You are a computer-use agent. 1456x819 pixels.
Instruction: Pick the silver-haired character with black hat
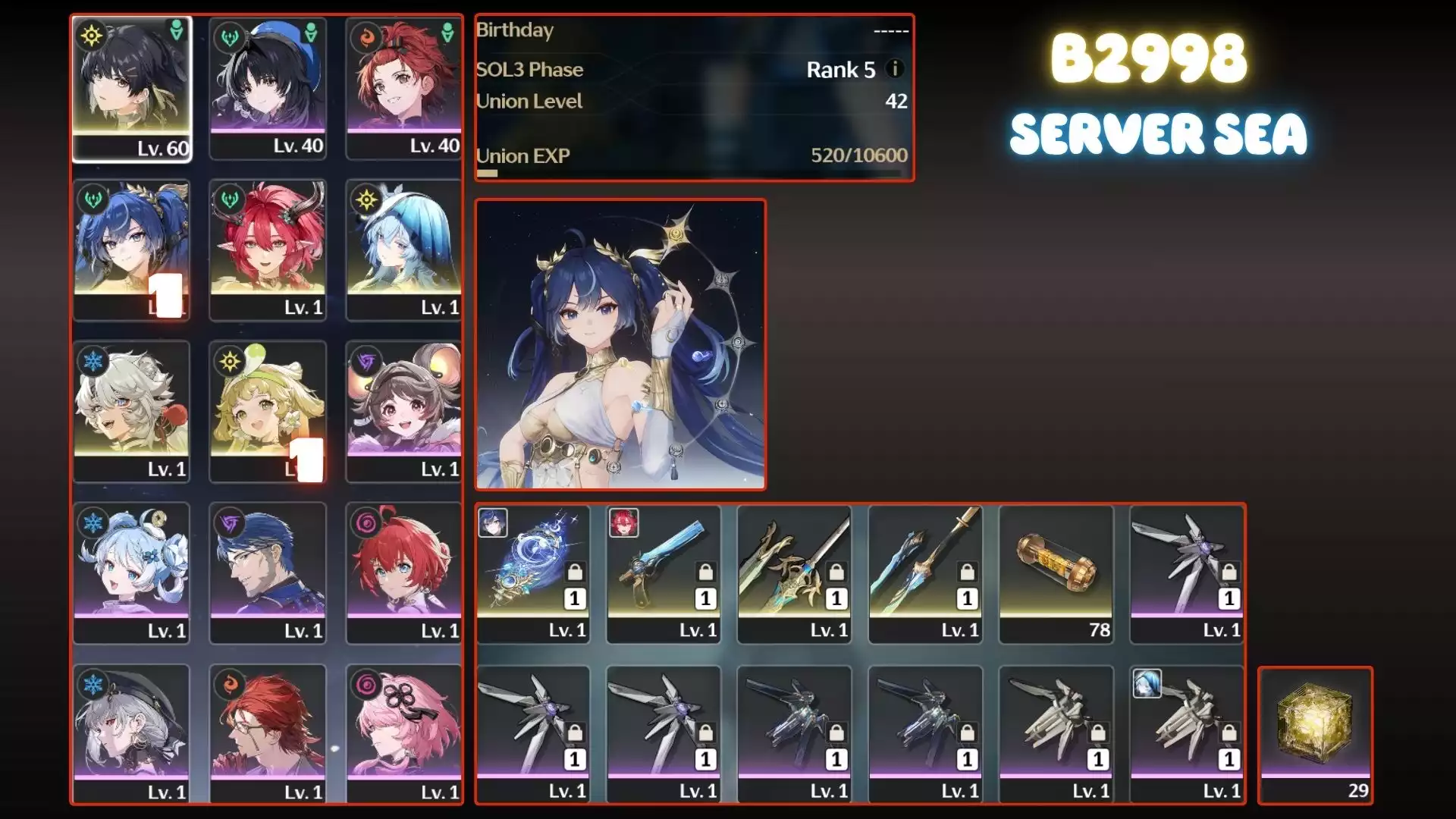pyautogui.click(x=131, y=734)
